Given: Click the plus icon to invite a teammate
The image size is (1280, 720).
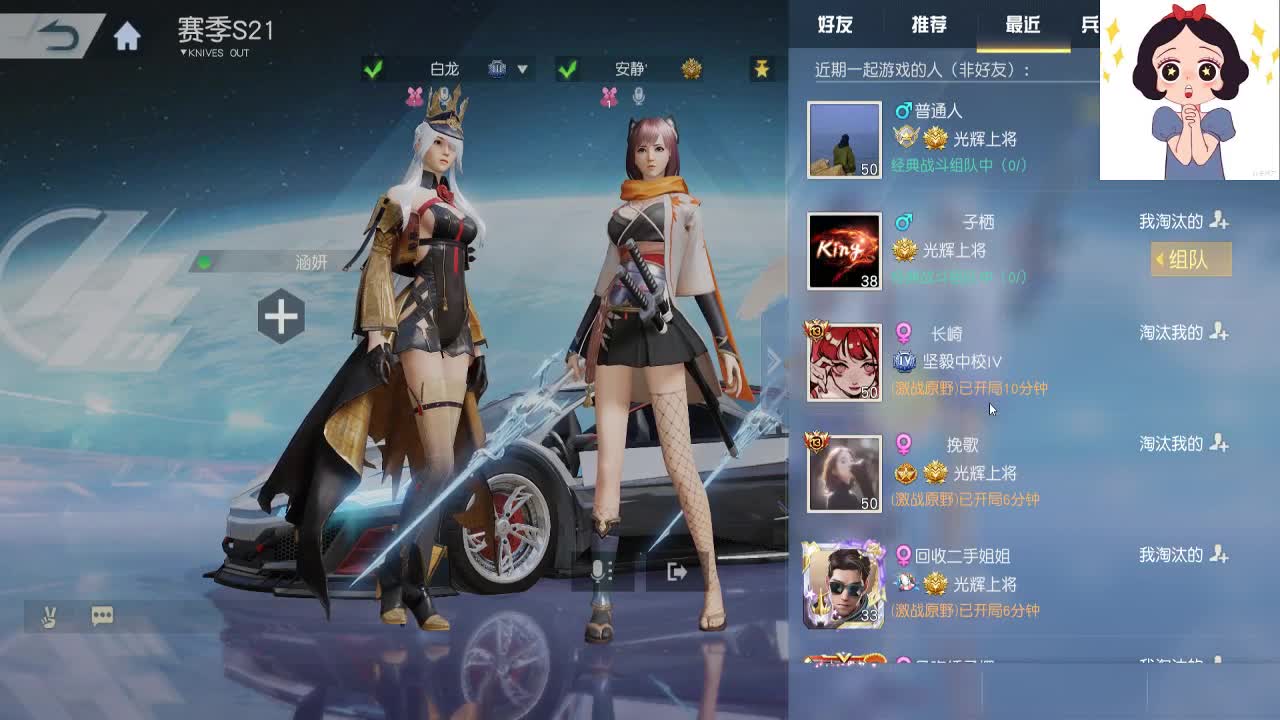Looking at the screenshot, I should point(280,316).
